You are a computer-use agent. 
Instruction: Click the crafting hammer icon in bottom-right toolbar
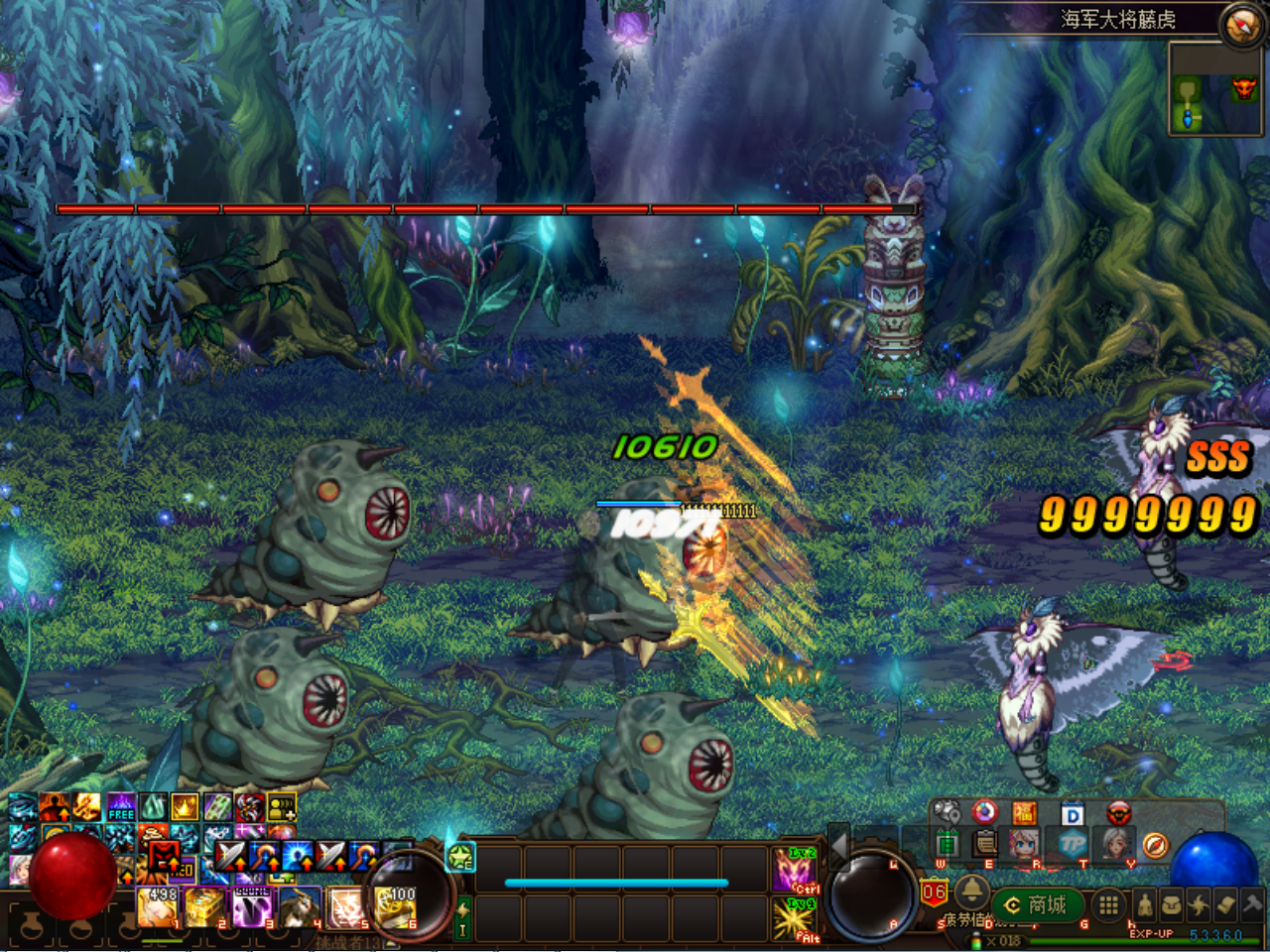click(x=1253, y=904)
